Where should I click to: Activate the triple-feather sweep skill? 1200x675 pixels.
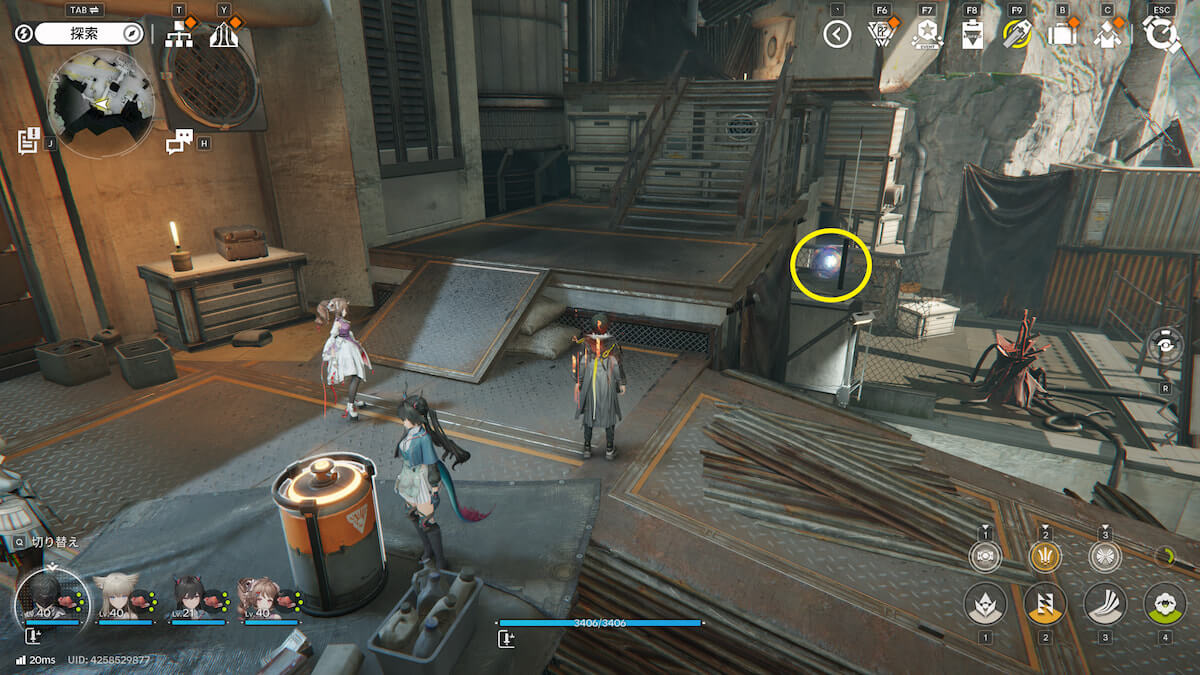tap(1105, 604)
